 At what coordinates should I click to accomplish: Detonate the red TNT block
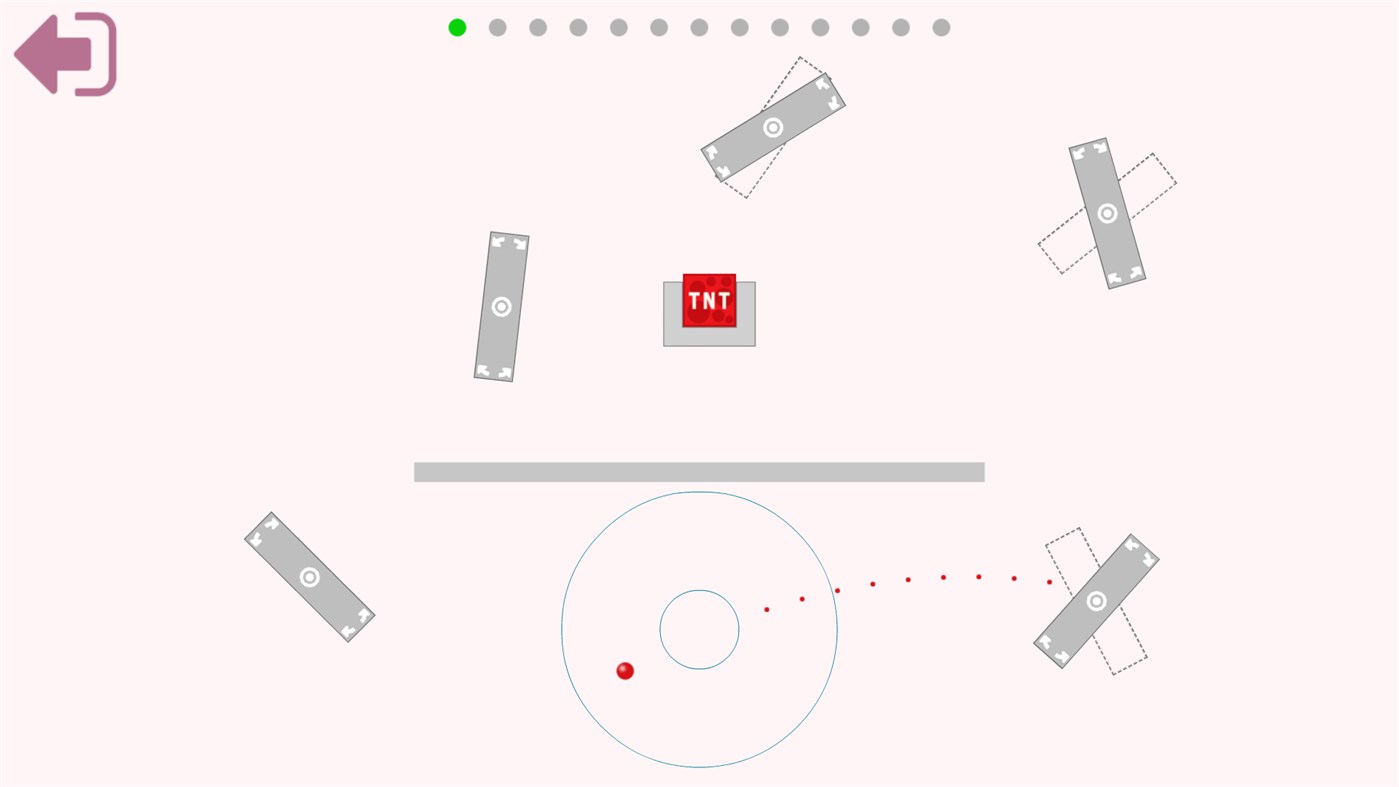[709, 299]
